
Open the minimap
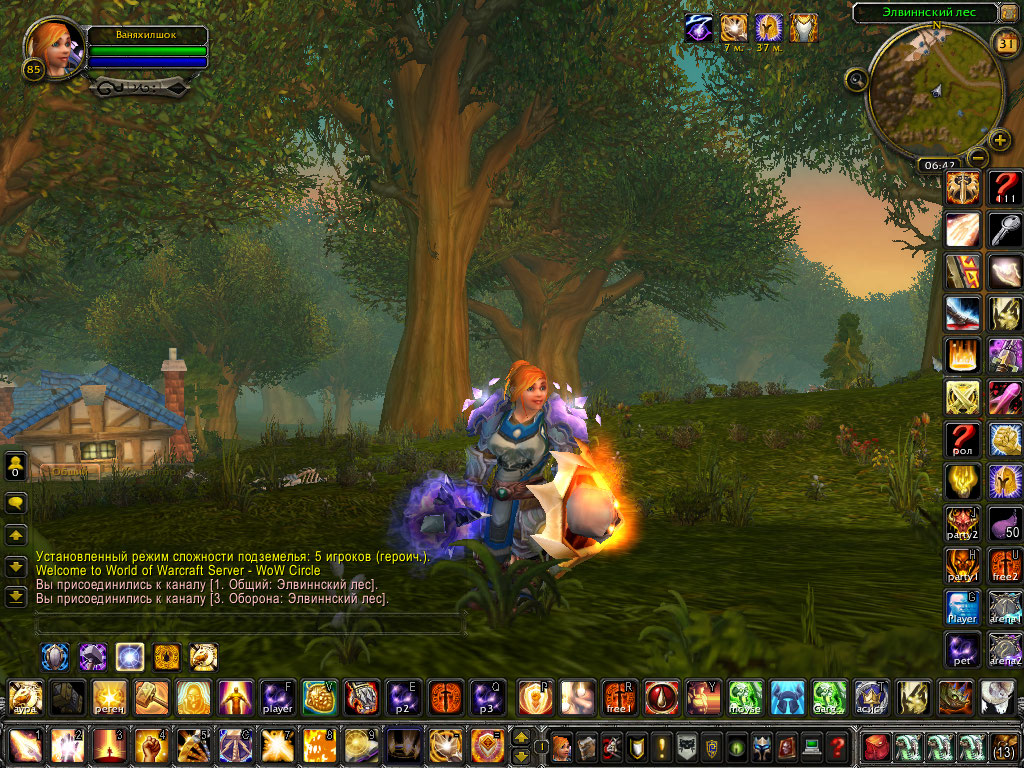click(x=934, y=88)
